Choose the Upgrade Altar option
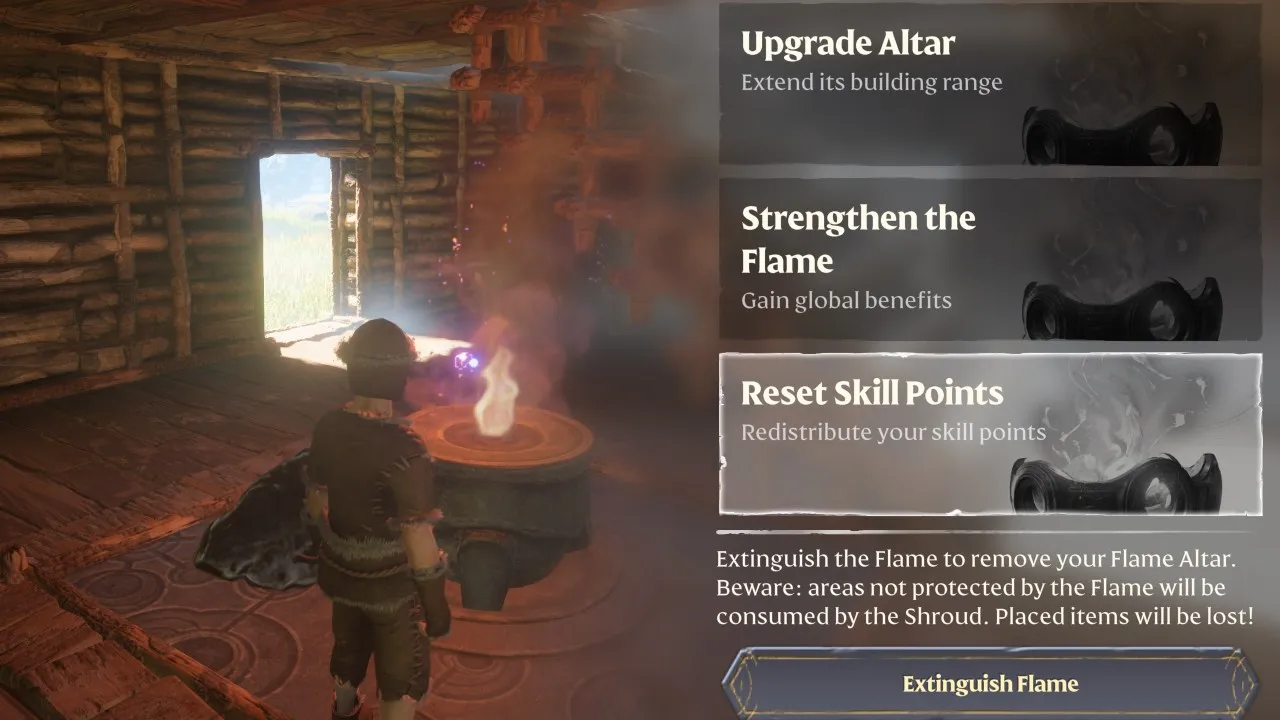This screenshot has width=1280, height=720. (990, 84)
